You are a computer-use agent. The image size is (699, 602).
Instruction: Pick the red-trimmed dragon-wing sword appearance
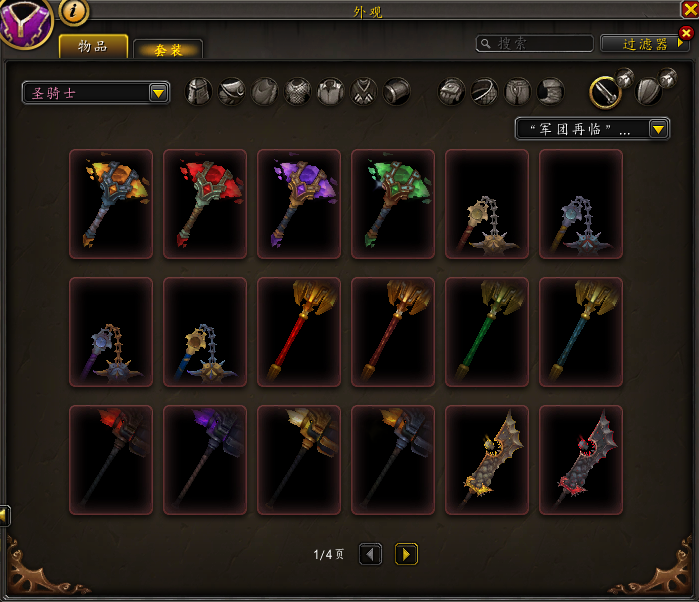(x=581, y=460)
